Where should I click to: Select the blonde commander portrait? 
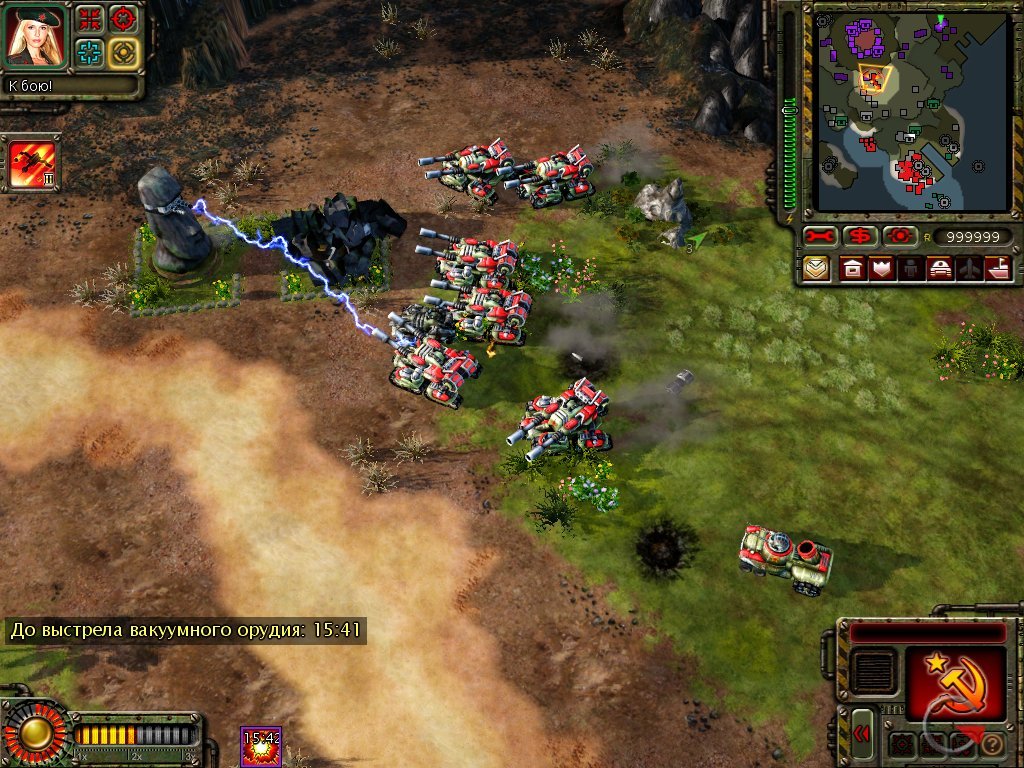coord(37,35)
